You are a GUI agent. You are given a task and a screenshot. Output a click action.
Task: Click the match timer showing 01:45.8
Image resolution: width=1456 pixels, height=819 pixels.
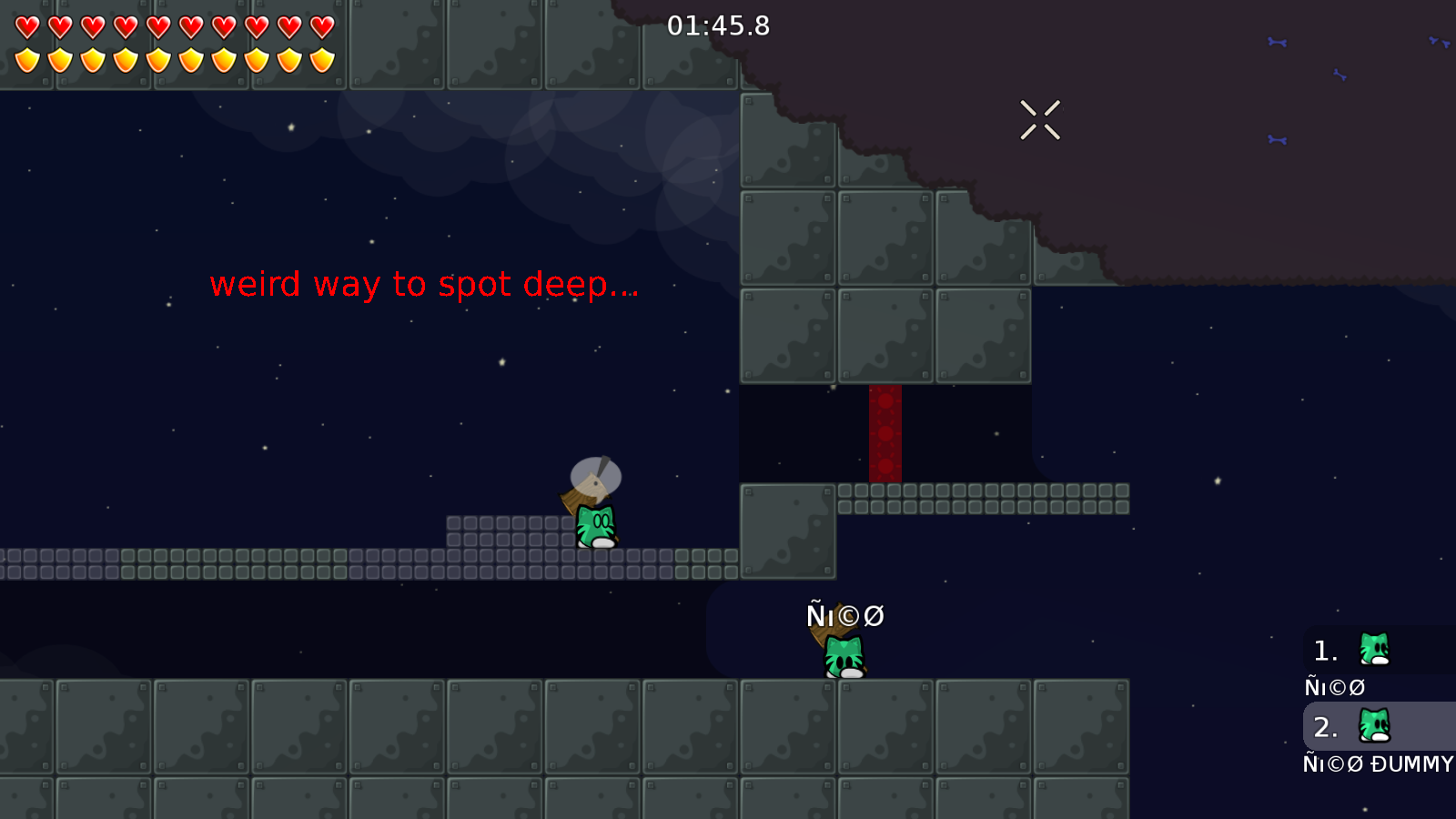pos(718,26)
